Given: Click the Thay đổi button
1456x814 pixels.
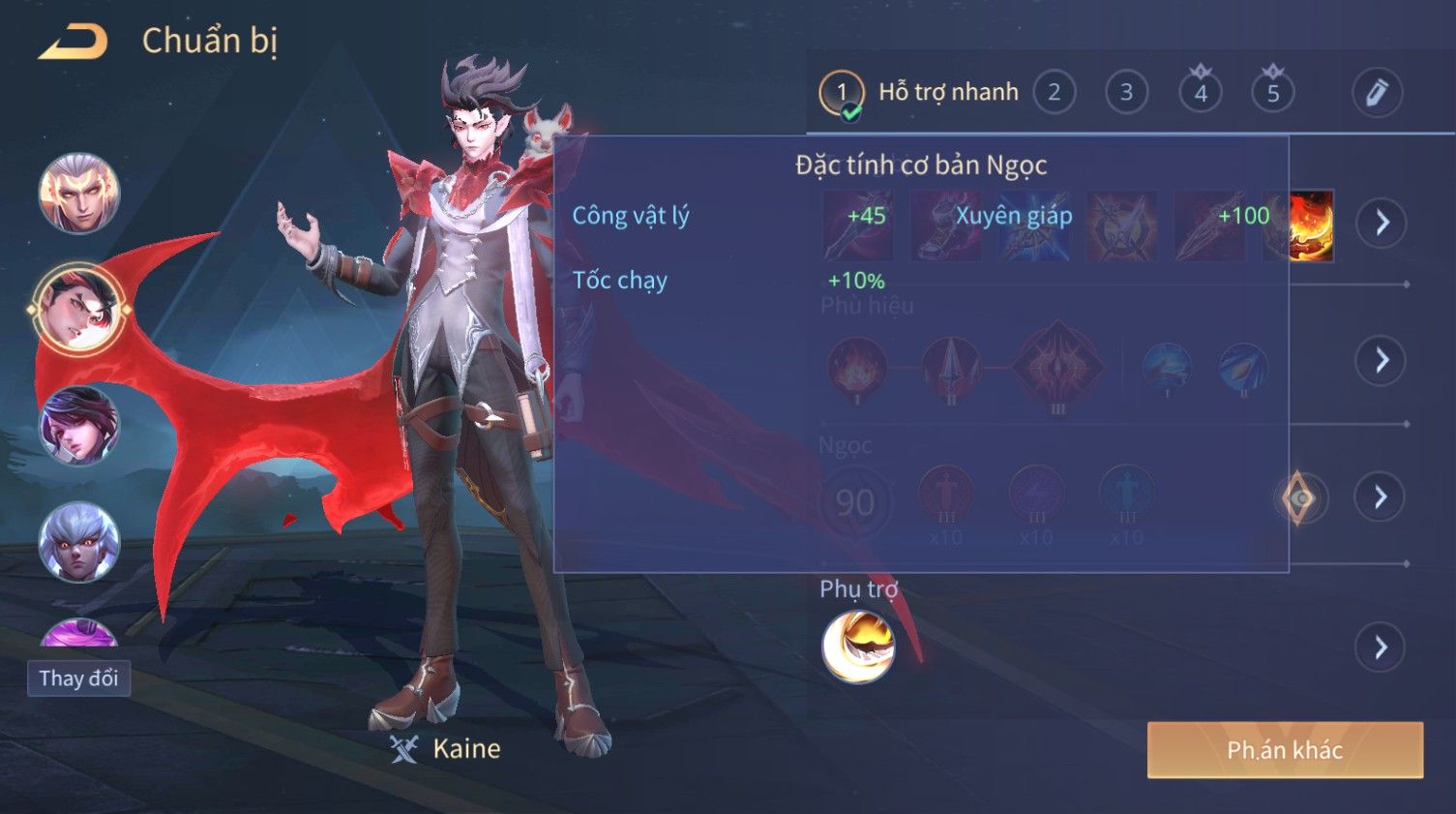Looking at the screenshot, I should click(x=78, y=678).
